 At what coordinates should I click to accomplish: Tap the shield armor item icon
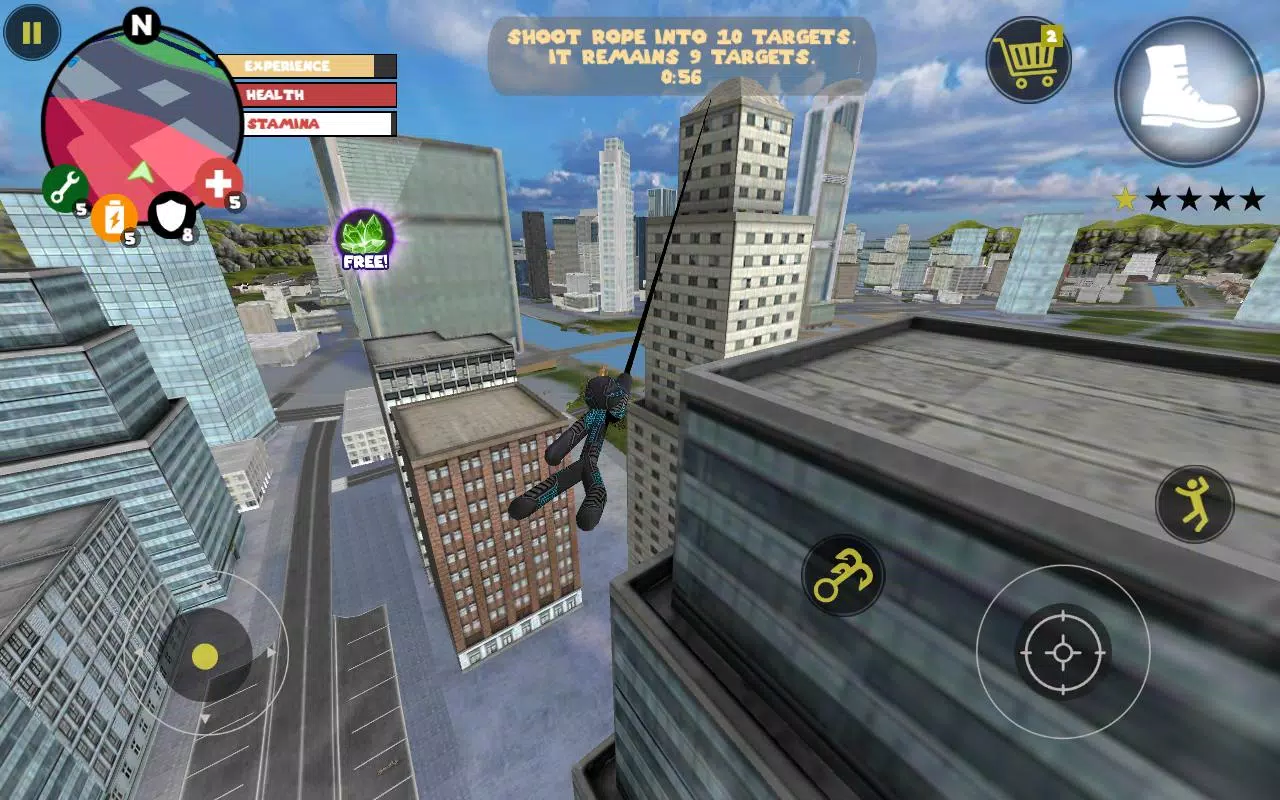[x=170, y=215]
